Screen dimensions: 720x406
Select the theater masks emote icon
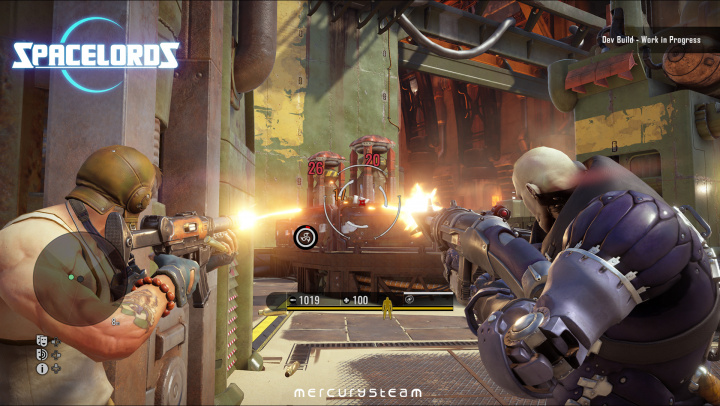point(42,341)
